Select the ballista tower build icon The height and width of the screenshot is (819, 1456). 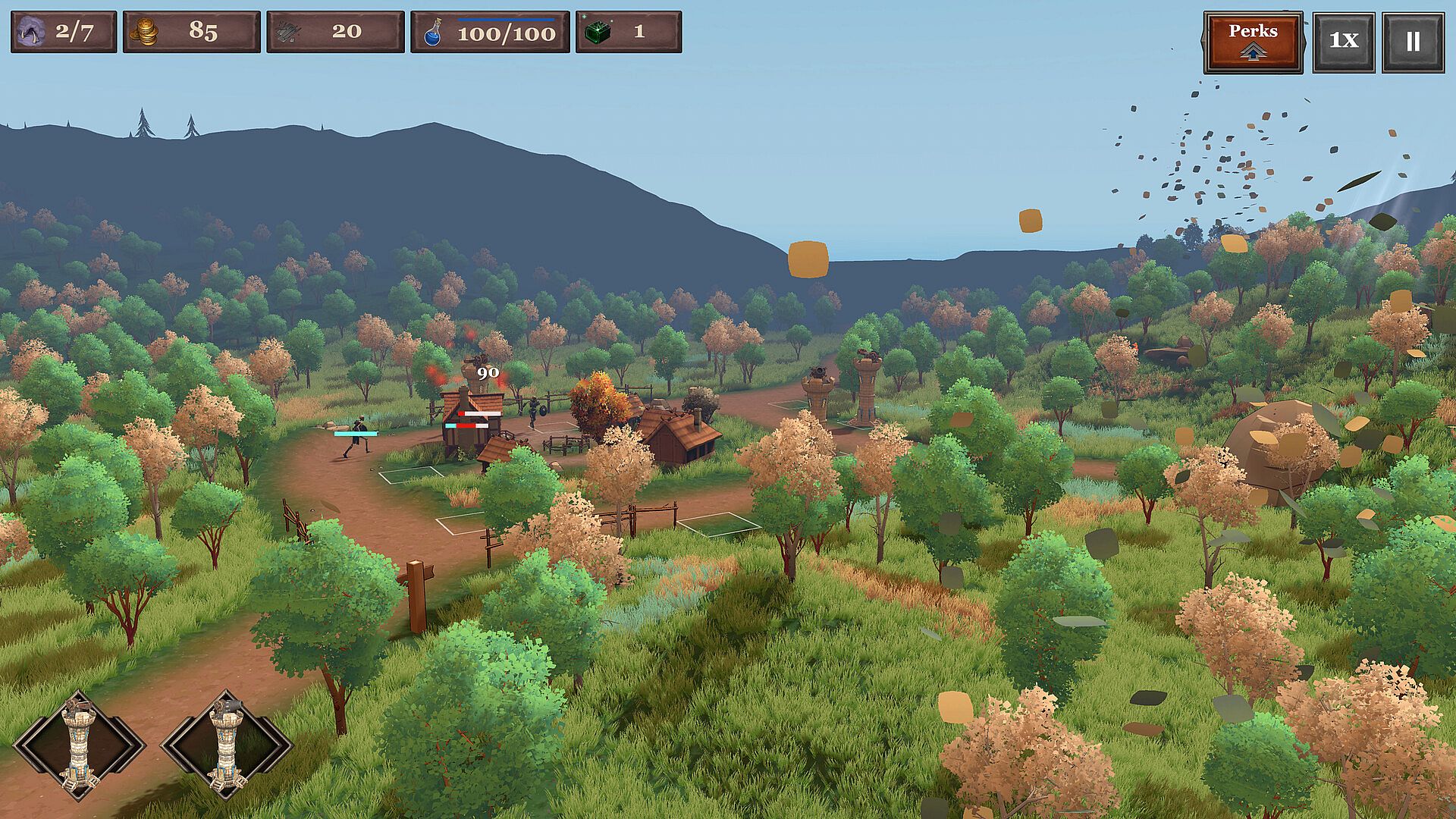(80, 745)
